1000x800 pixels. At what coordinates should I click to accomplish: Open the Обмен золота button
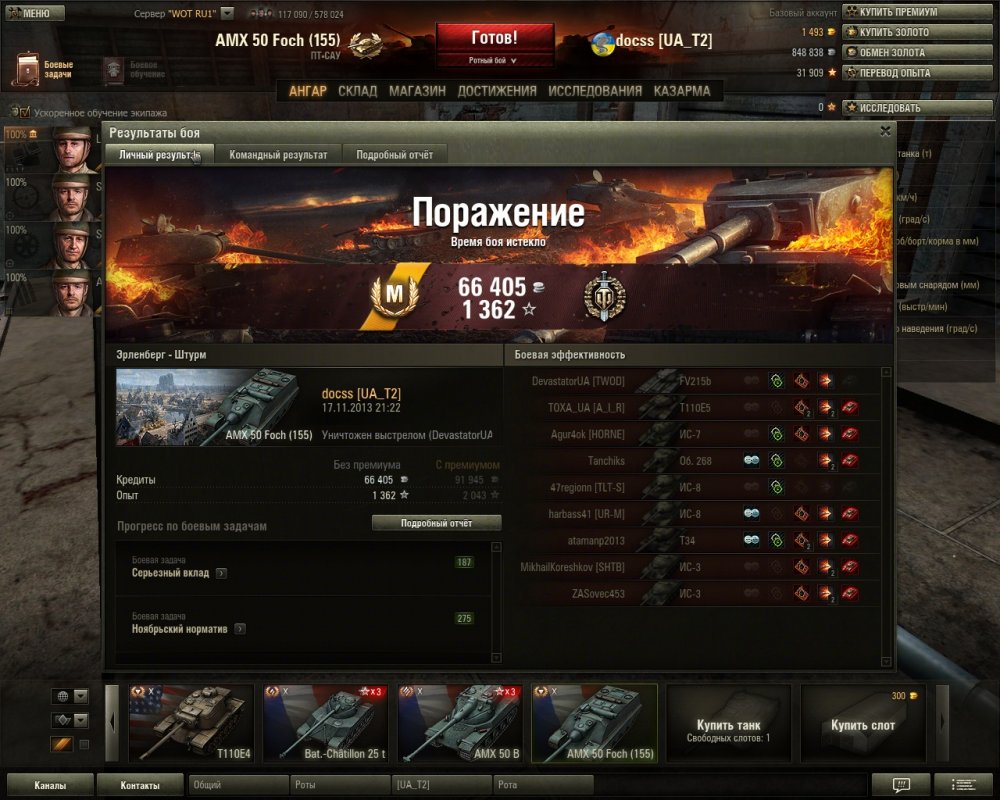click(x=892, y=52)
